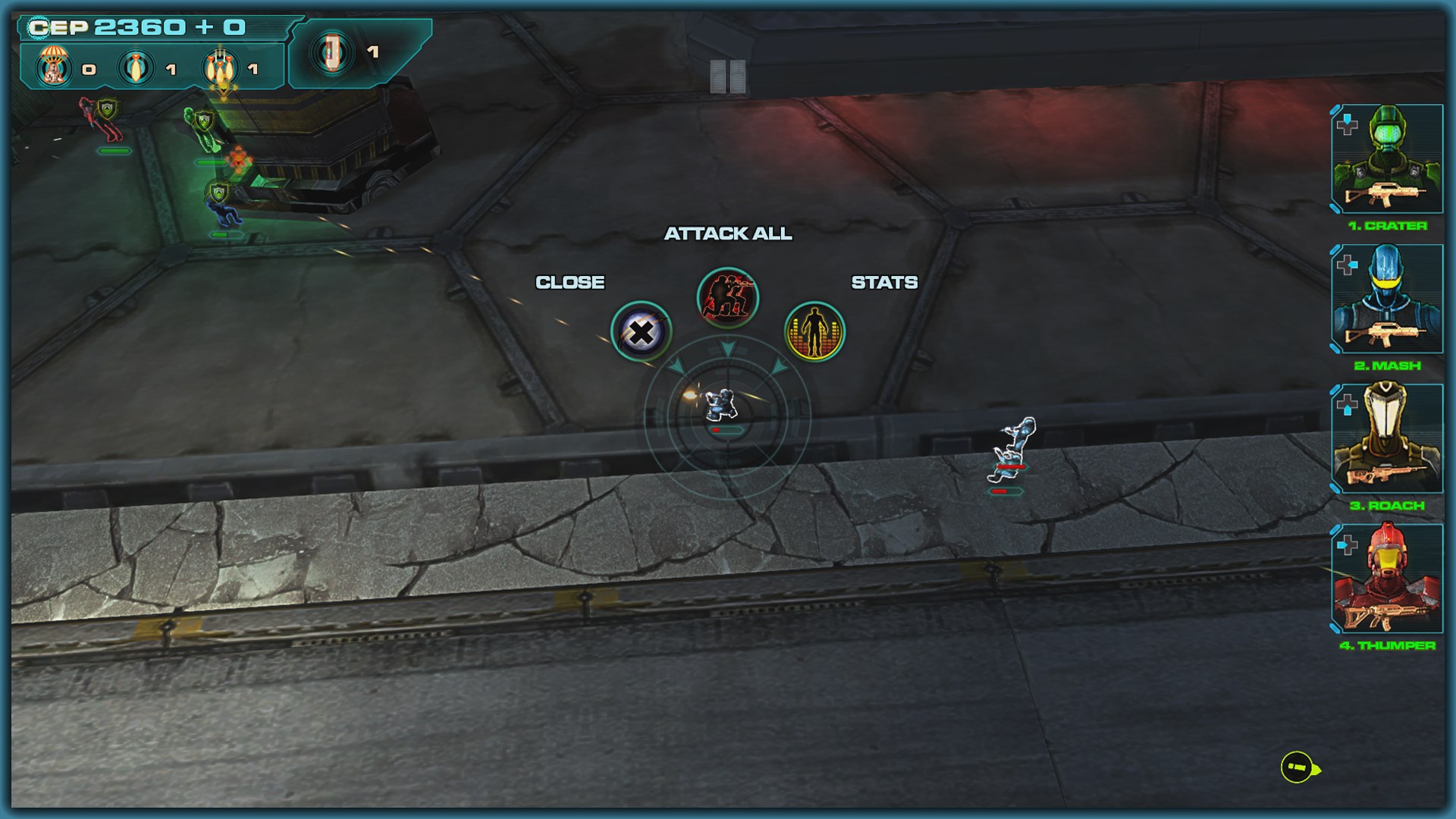The height and width of the screenshot is (819, 1456).
Task: Choose the STATS option in the radial menu
Action: (x=885, y=282)
